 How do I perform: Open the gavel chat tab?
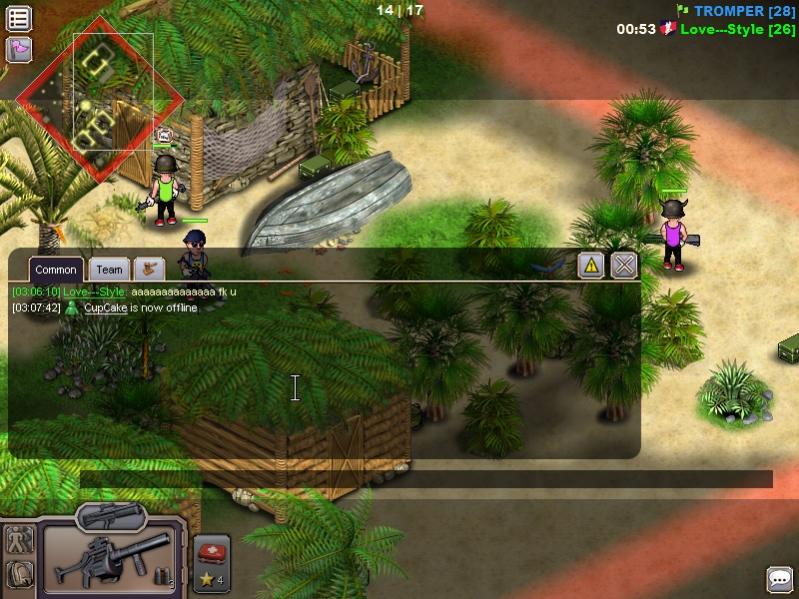coord(150,268)
